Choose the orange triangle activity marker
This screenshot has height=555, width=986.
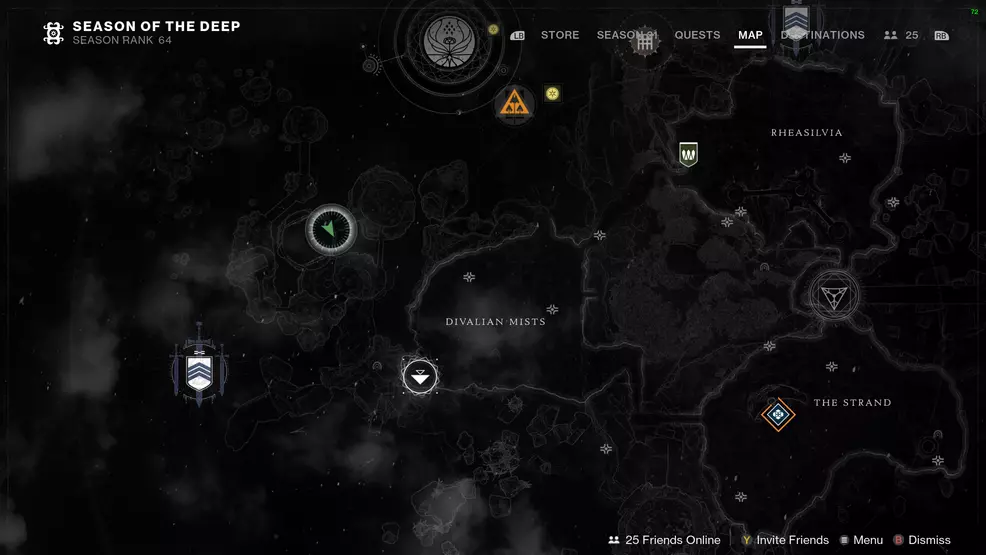(515, 102)
